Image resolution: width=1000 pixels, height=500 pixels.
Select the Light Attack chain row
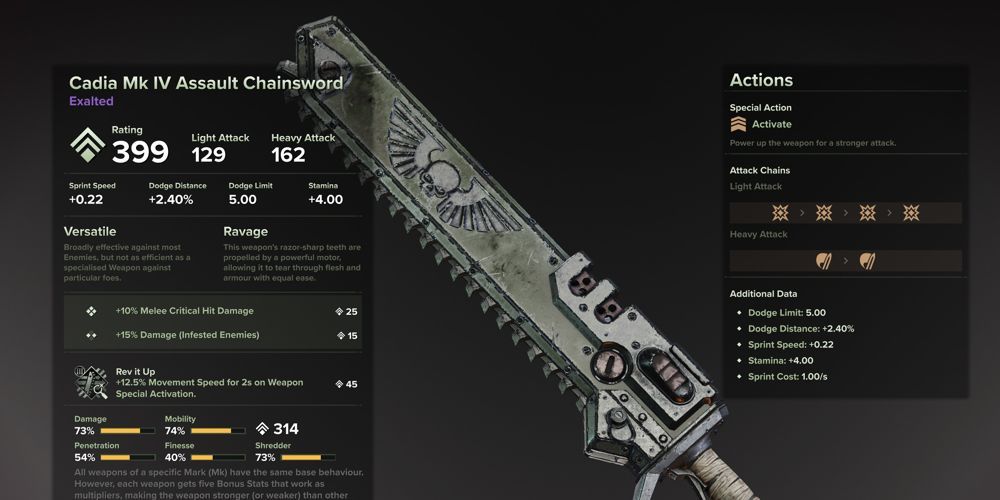pyautogui.click(x=845, y=213)
